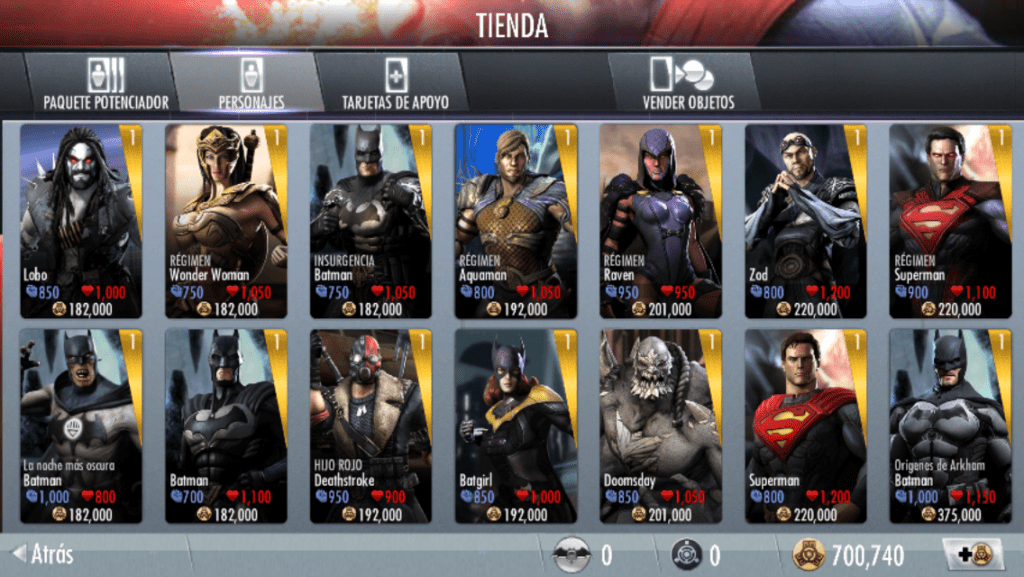Choose the Régimen Aquaman card
Viewport: 1024px width, 577px height.
pos(516,221)
